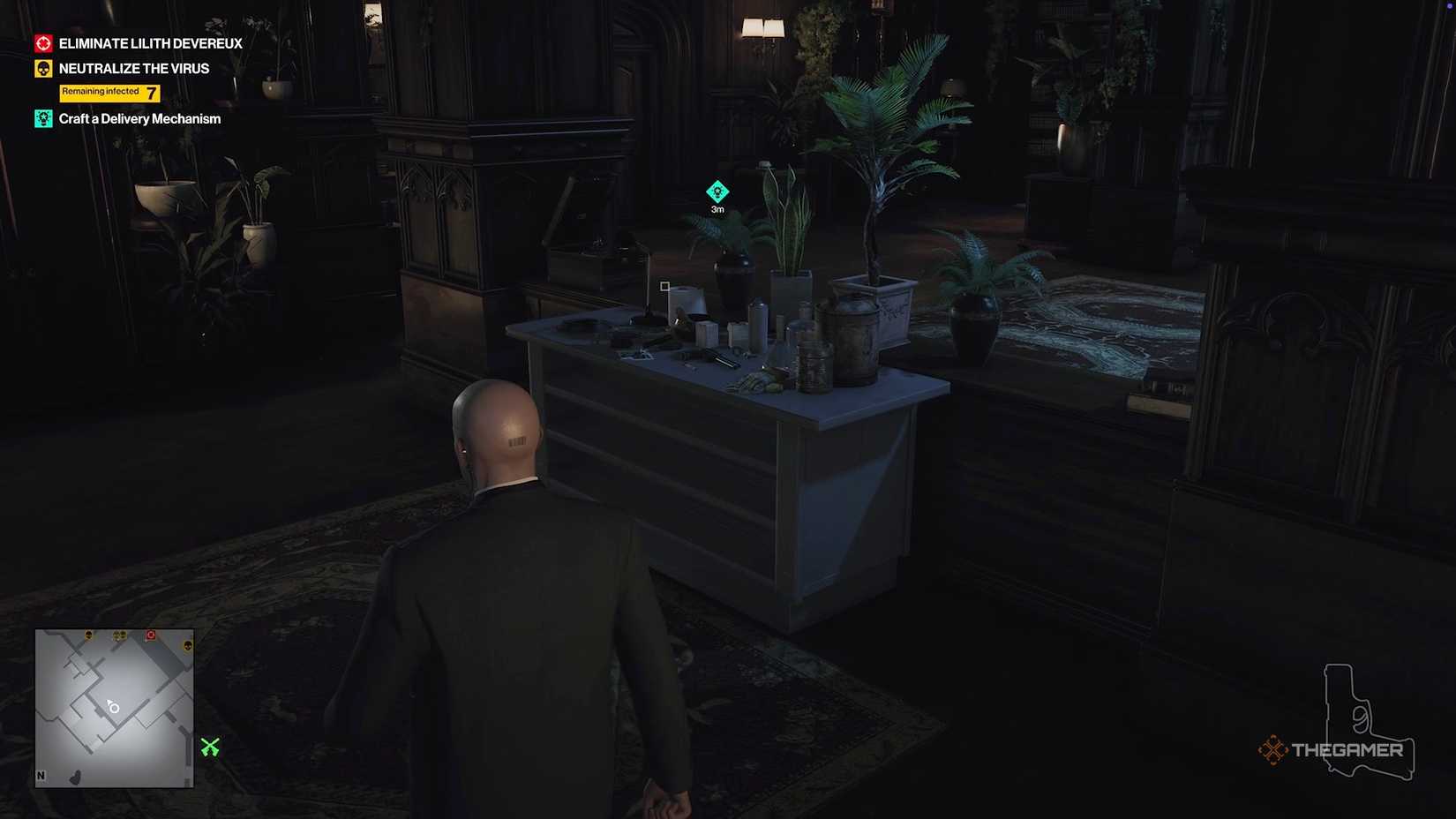Viewport: 1456px width, 819px height.
Task: Click the paired skull markers atop the minimap
Action: pyautogui.click(x=121, y=635)
